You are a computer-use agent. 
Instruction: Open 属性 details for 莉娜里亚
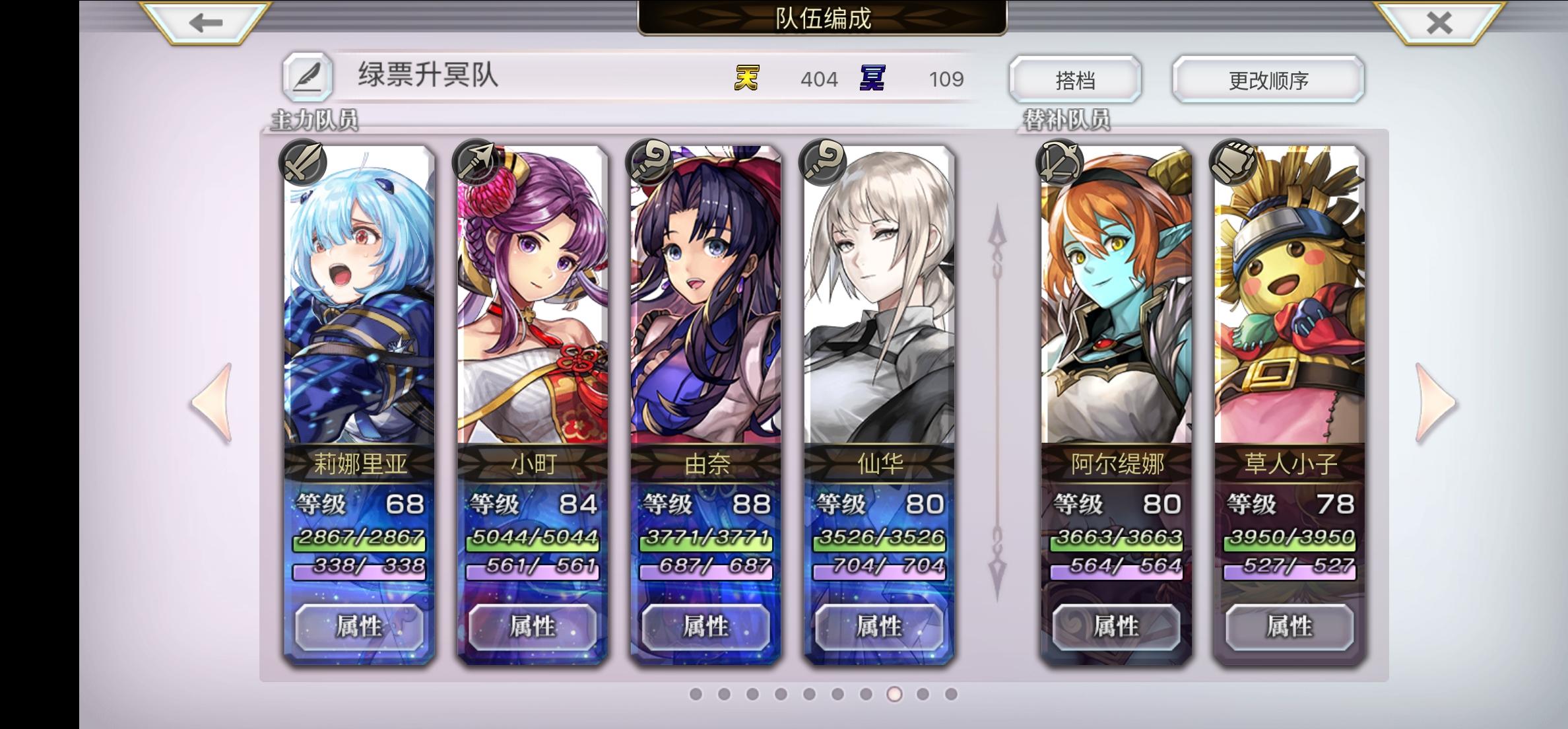[360, 628]
